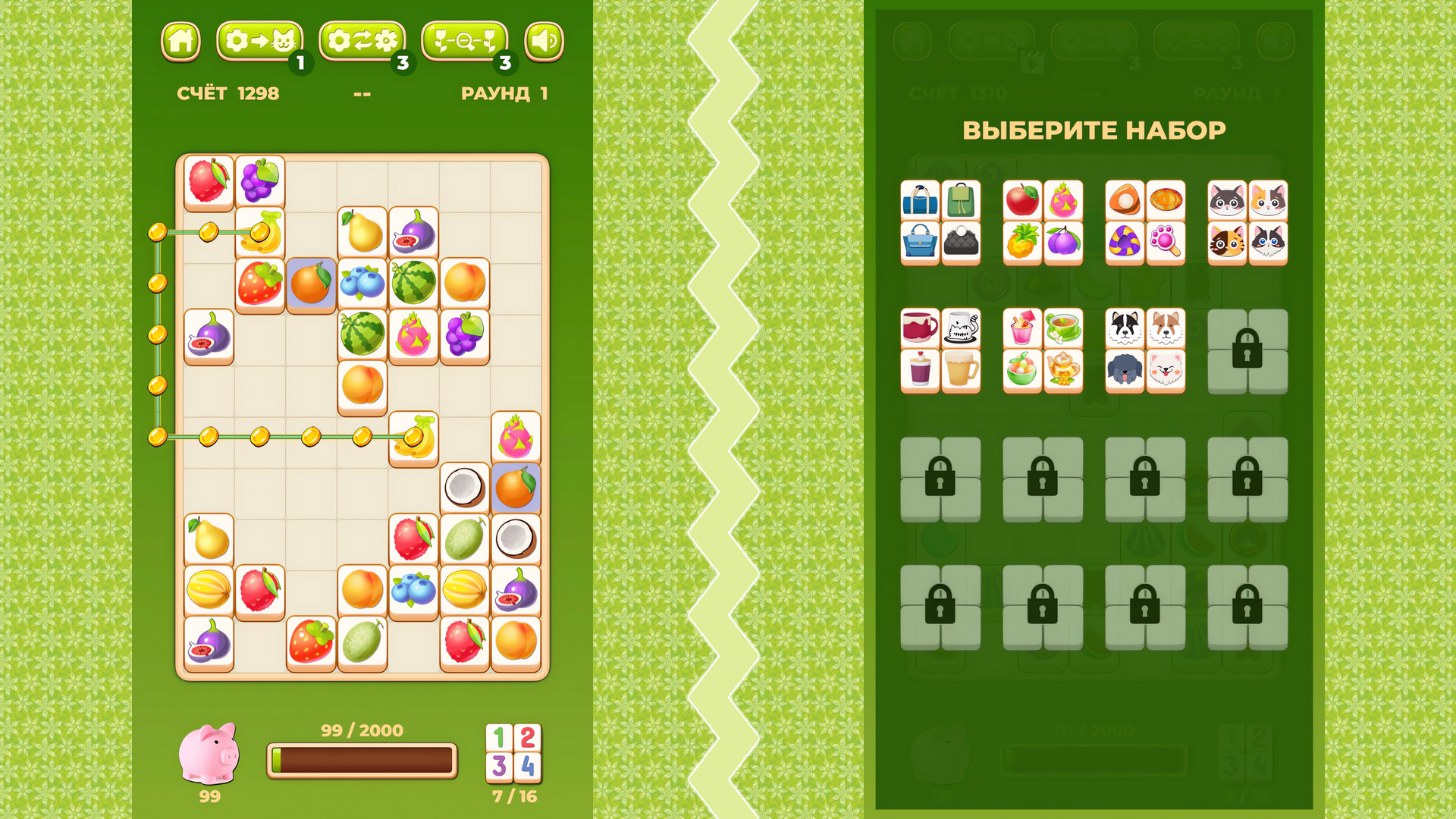Open the piggy bank showing 99 coins

(210, 755)
